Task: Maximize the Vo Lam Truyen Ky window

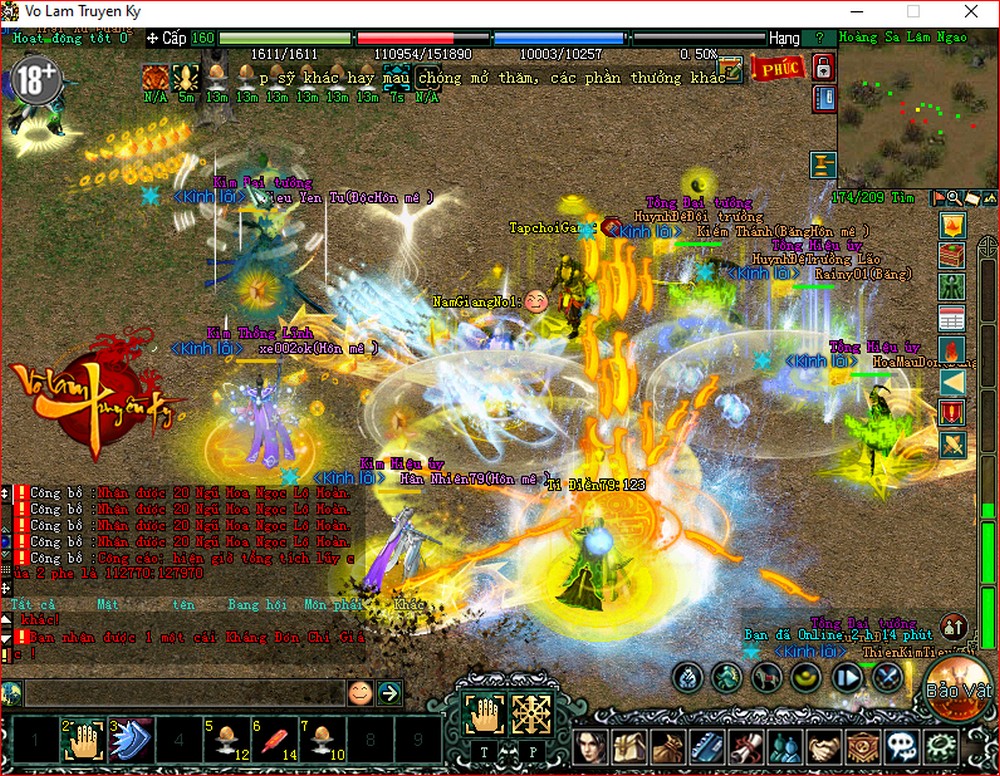Action: point(912,12)
